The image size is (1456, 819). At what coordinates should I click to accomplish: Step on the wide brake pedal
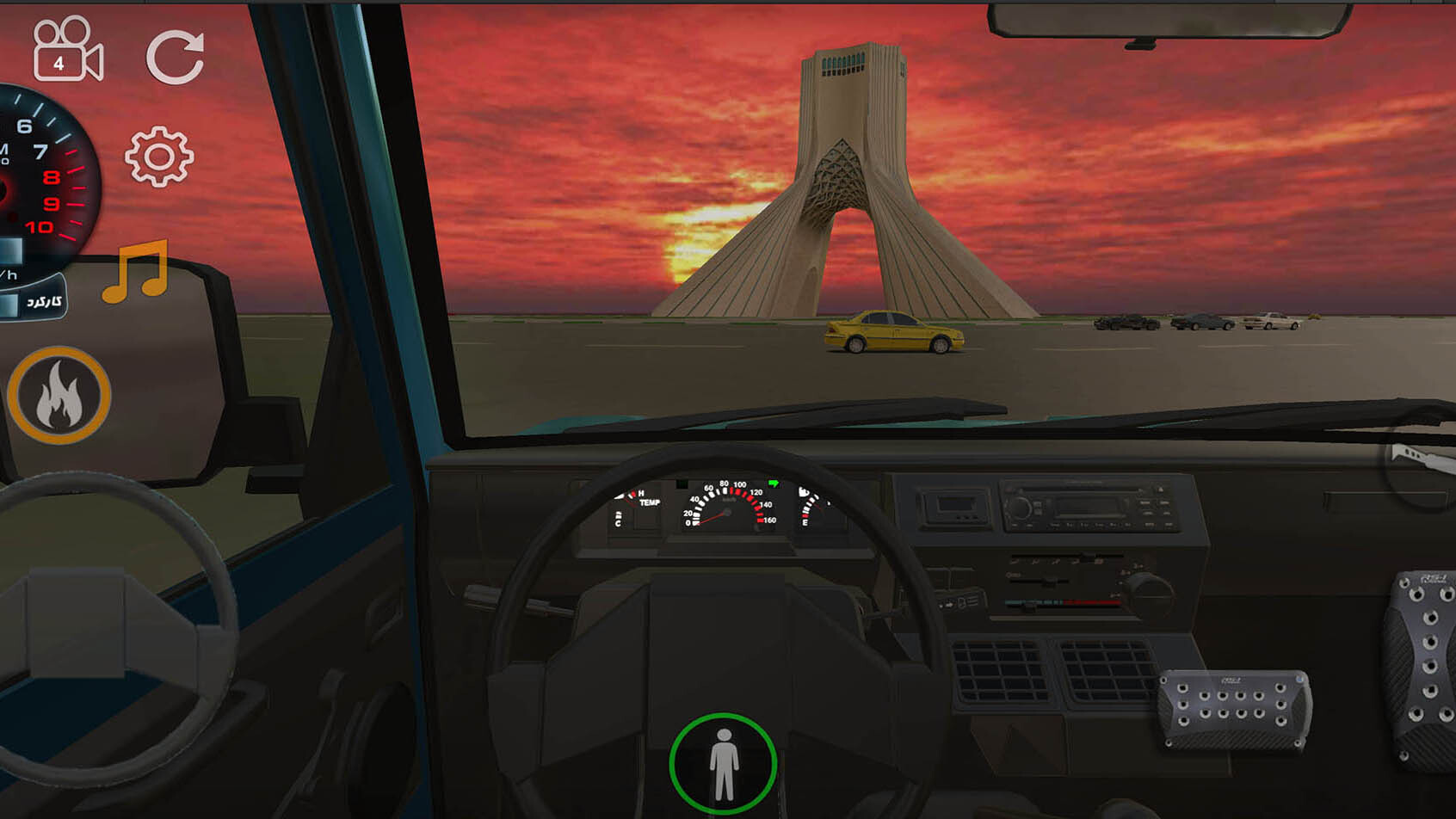[x=1234, y=708]
